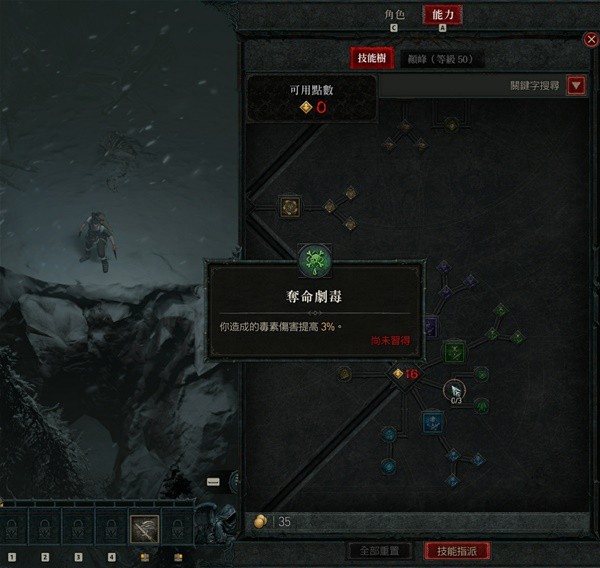Select the green square poison skill node
The image size is (600, 568).
[x=455, y=350]
